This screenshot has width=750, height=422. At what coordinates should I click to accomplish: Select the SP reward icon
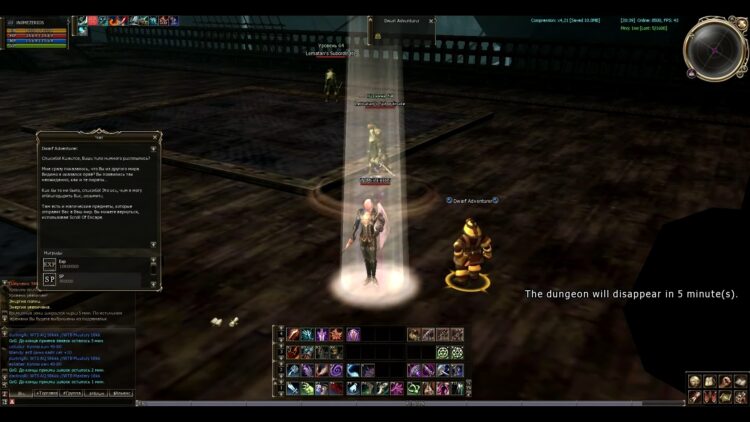49,279
